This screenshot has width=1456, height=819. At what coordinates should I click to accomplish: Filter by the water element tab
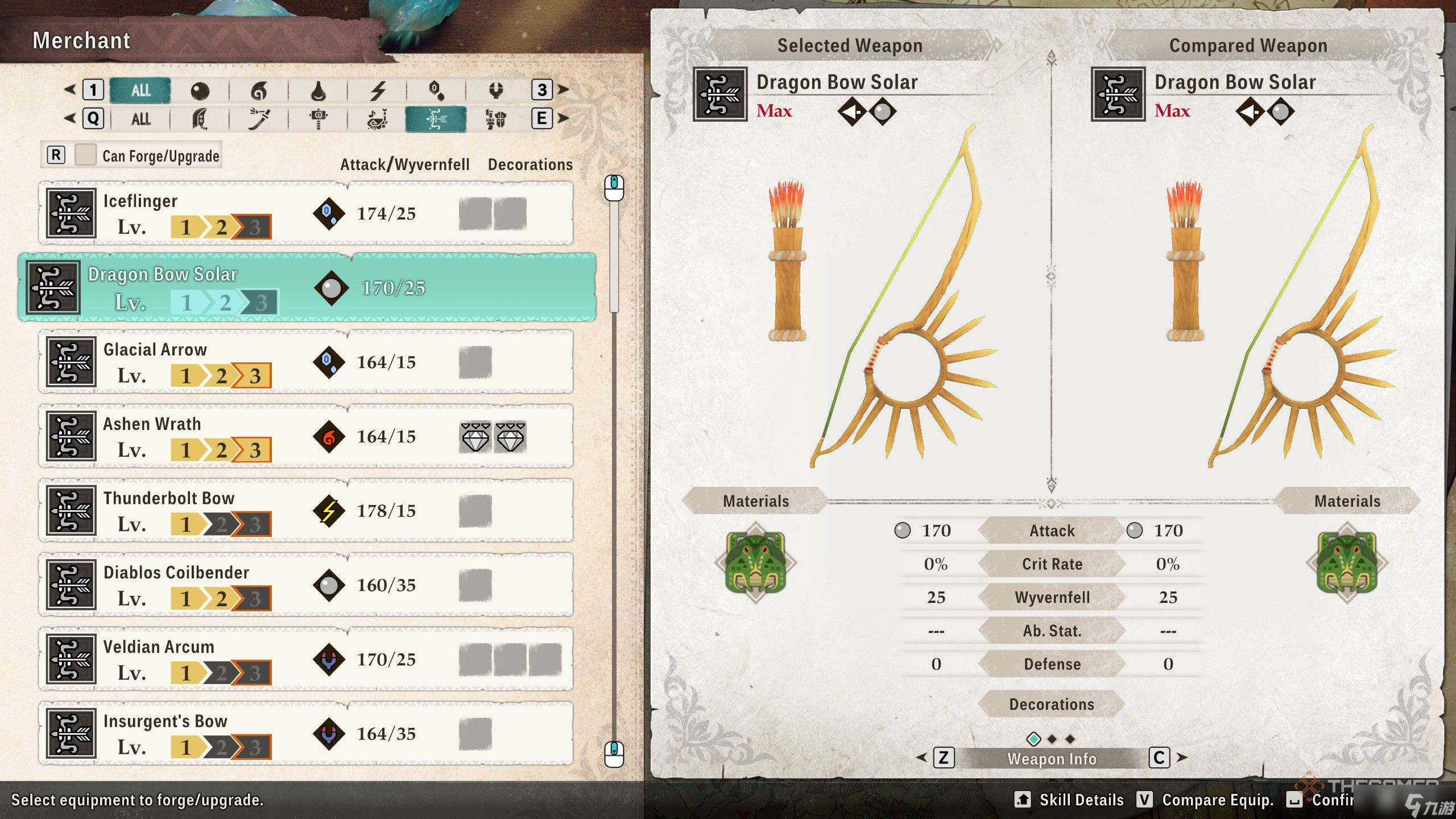click(x=318, y=90)
